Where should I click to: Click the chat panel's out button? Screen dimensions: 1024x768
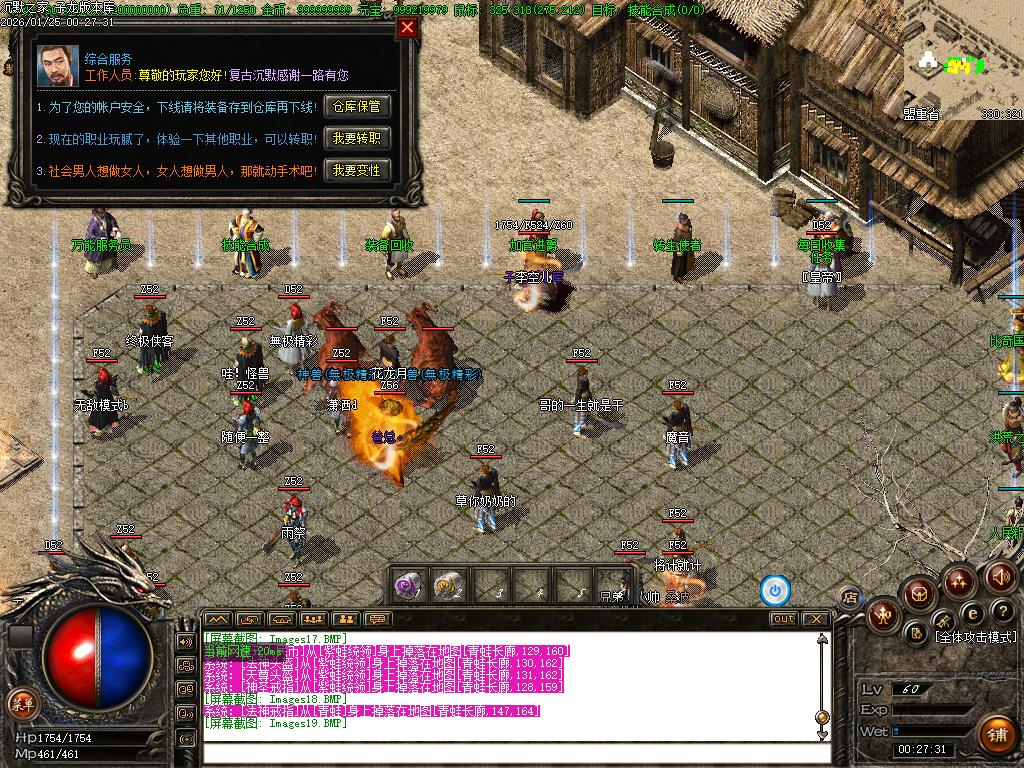(784, 619)
